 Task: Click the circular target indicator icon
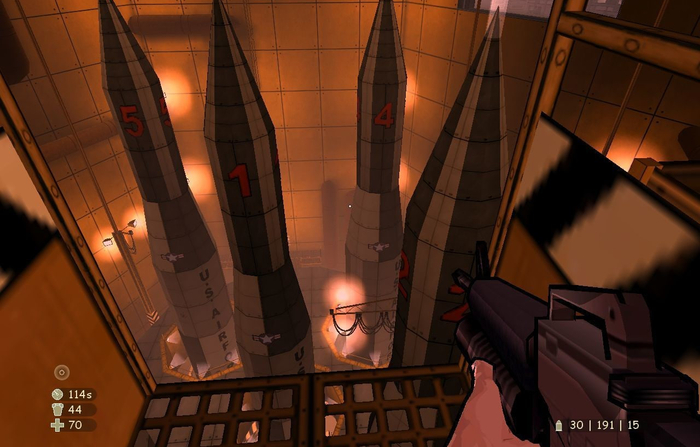tap(61, 372)
